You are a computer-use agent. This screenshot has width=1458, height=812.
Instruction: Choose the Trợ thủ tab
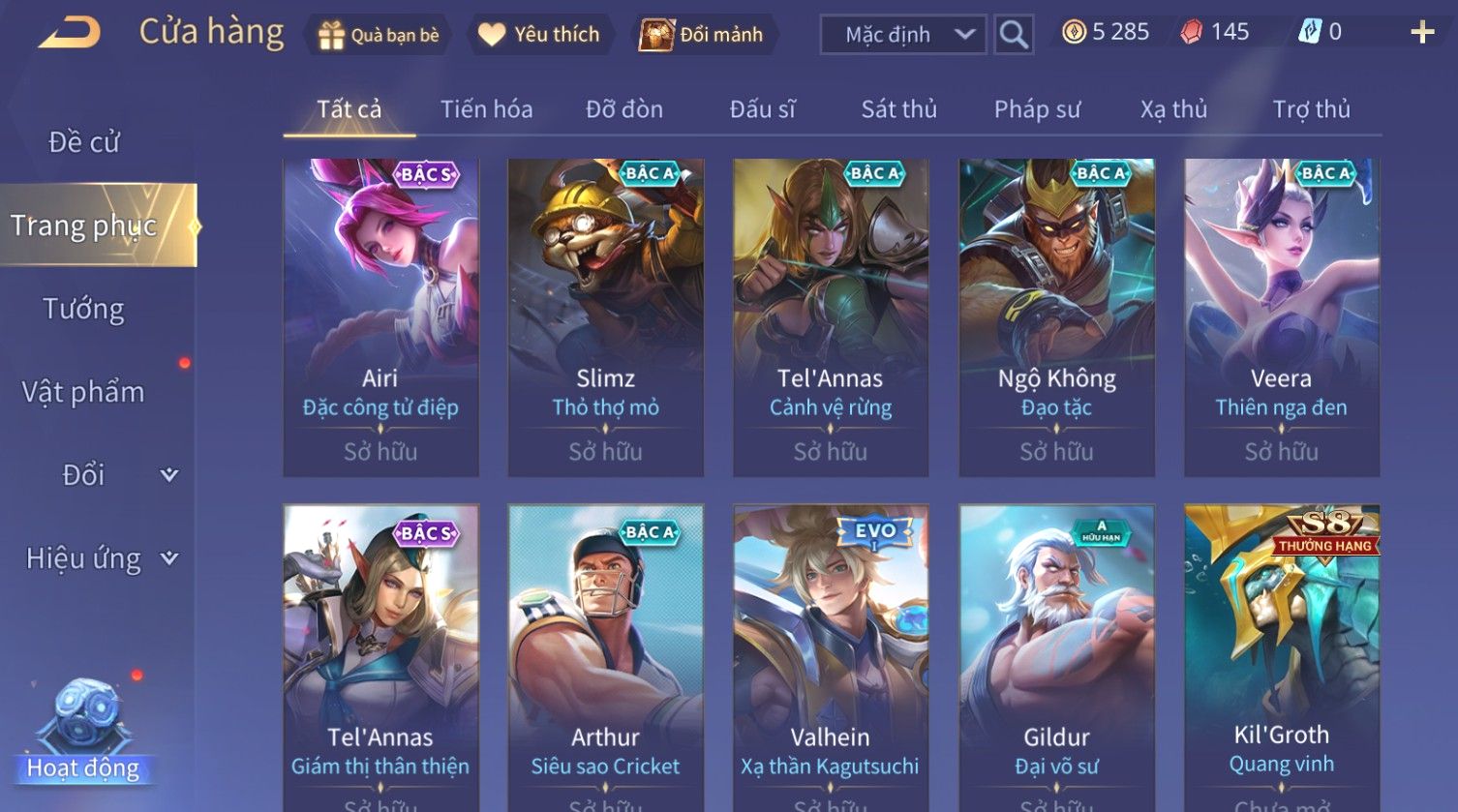(1311, 109)
